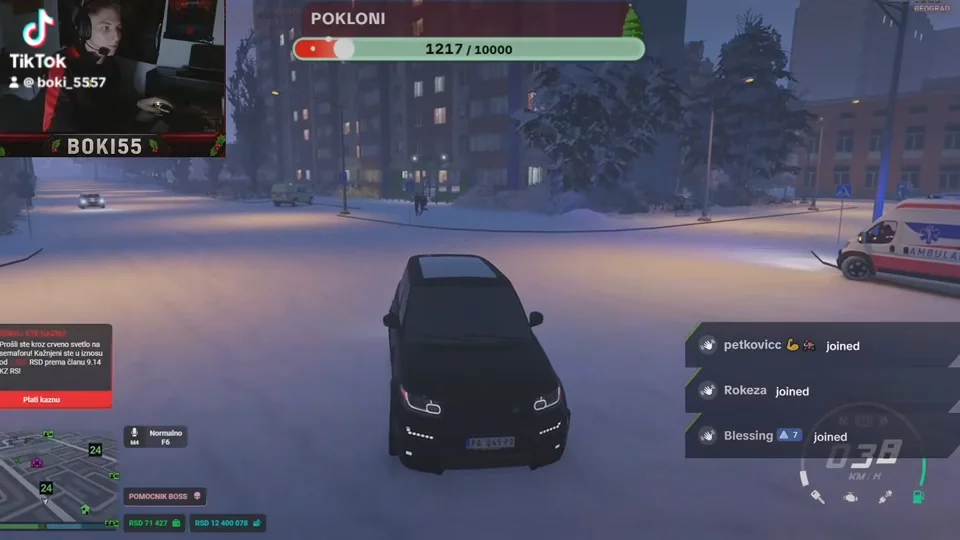Click the Blessing joined notification
Image resolution: width=960 pixels, height=540 pixels.
click(x=772, y=436)
